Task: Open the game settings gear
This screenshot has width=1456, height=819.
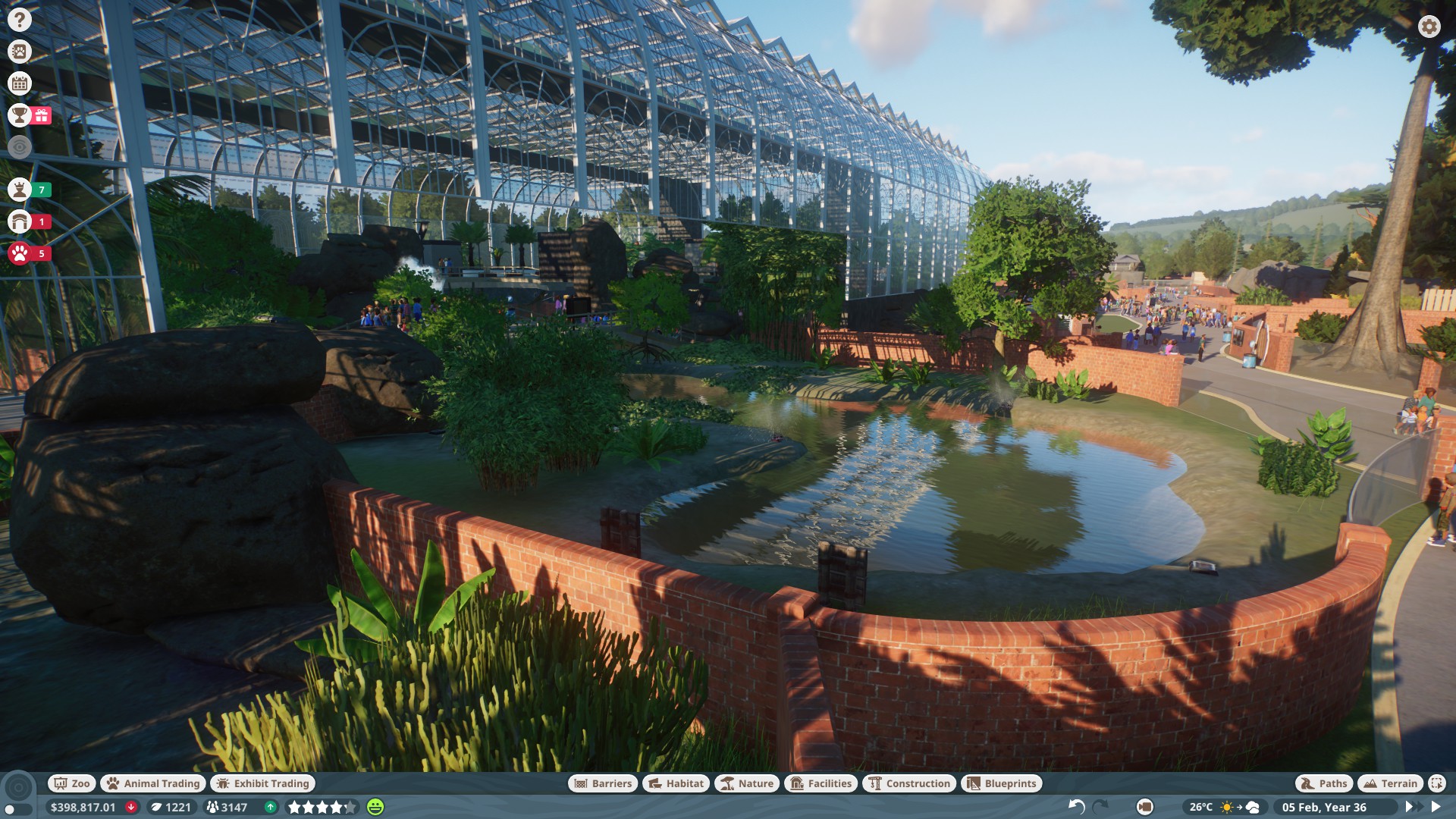Action: (x=1429, y=25)
